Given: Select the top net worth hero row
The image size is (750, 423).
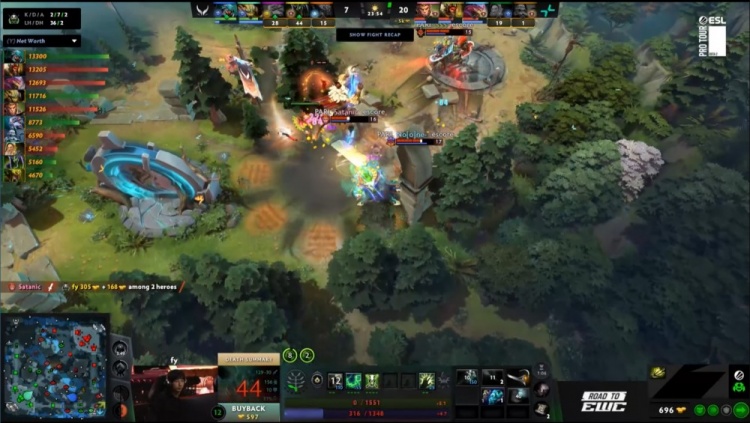Looking at the screenshot, I should [x=55, y=57].
